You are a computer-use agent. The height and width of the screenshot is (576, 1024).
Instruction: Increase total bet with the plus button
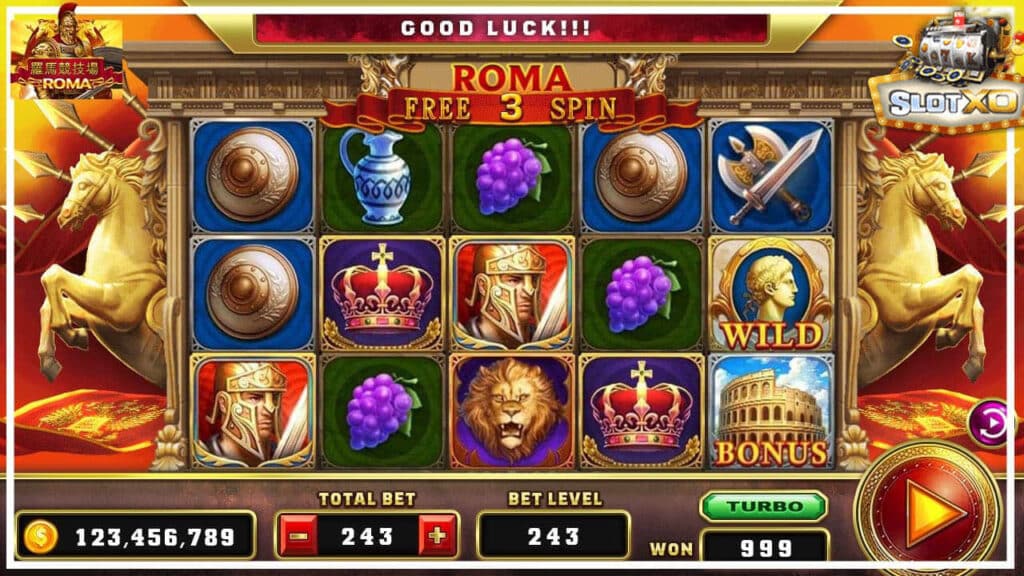tap(436, 536)
